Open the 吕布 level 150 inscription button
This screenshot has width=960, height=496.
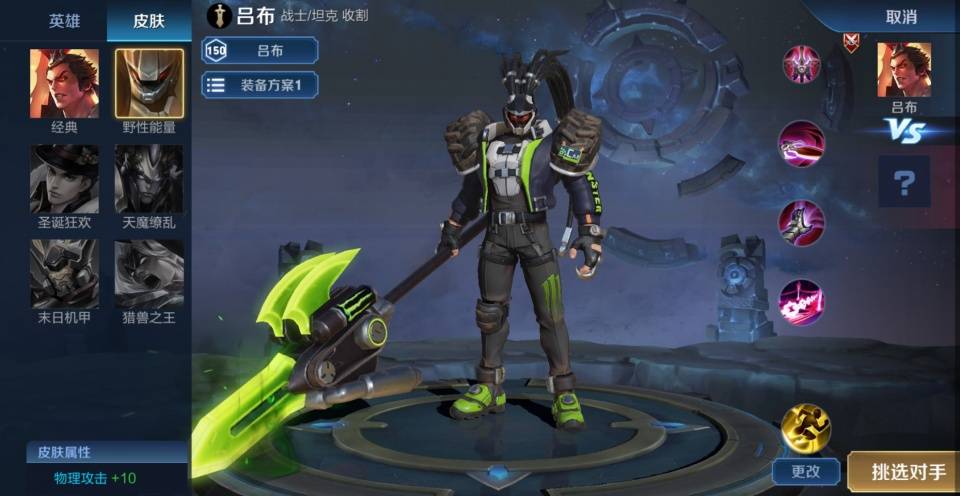(x=260, y=50)
